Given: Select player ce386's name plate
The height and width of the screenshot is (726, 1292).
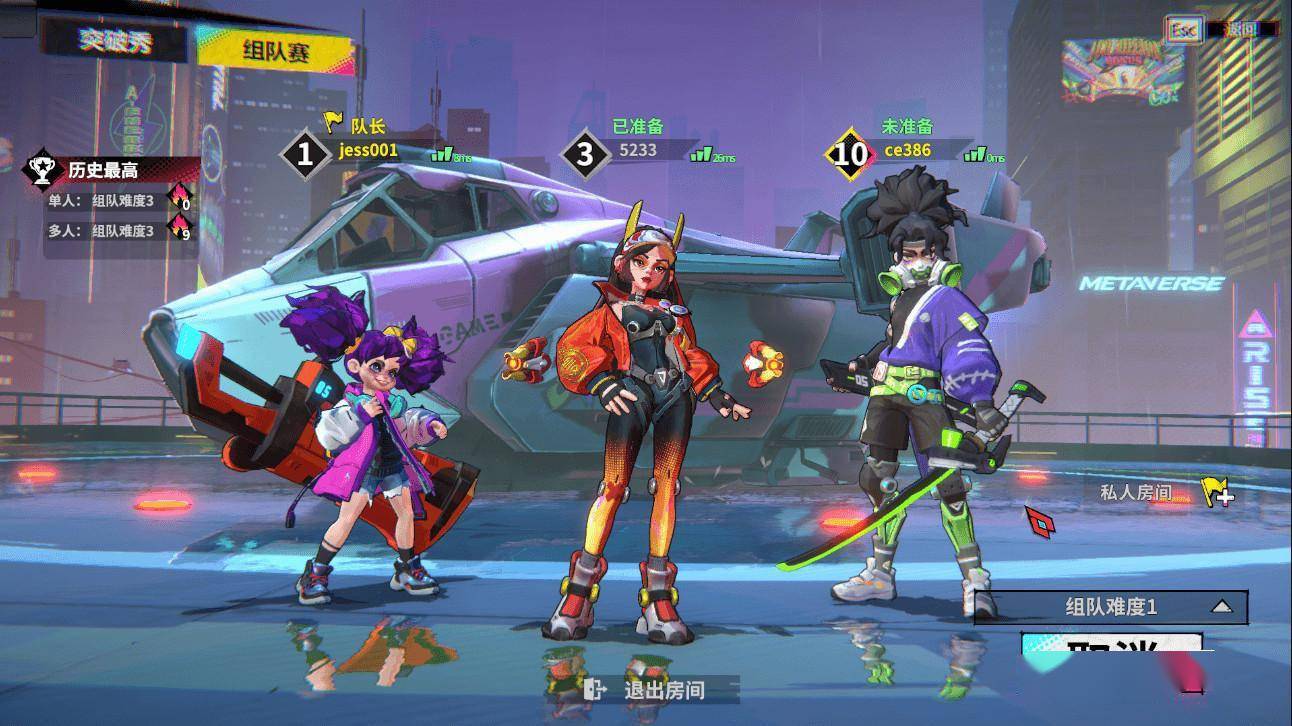Looking at the screenshot, I should (907, 151).
